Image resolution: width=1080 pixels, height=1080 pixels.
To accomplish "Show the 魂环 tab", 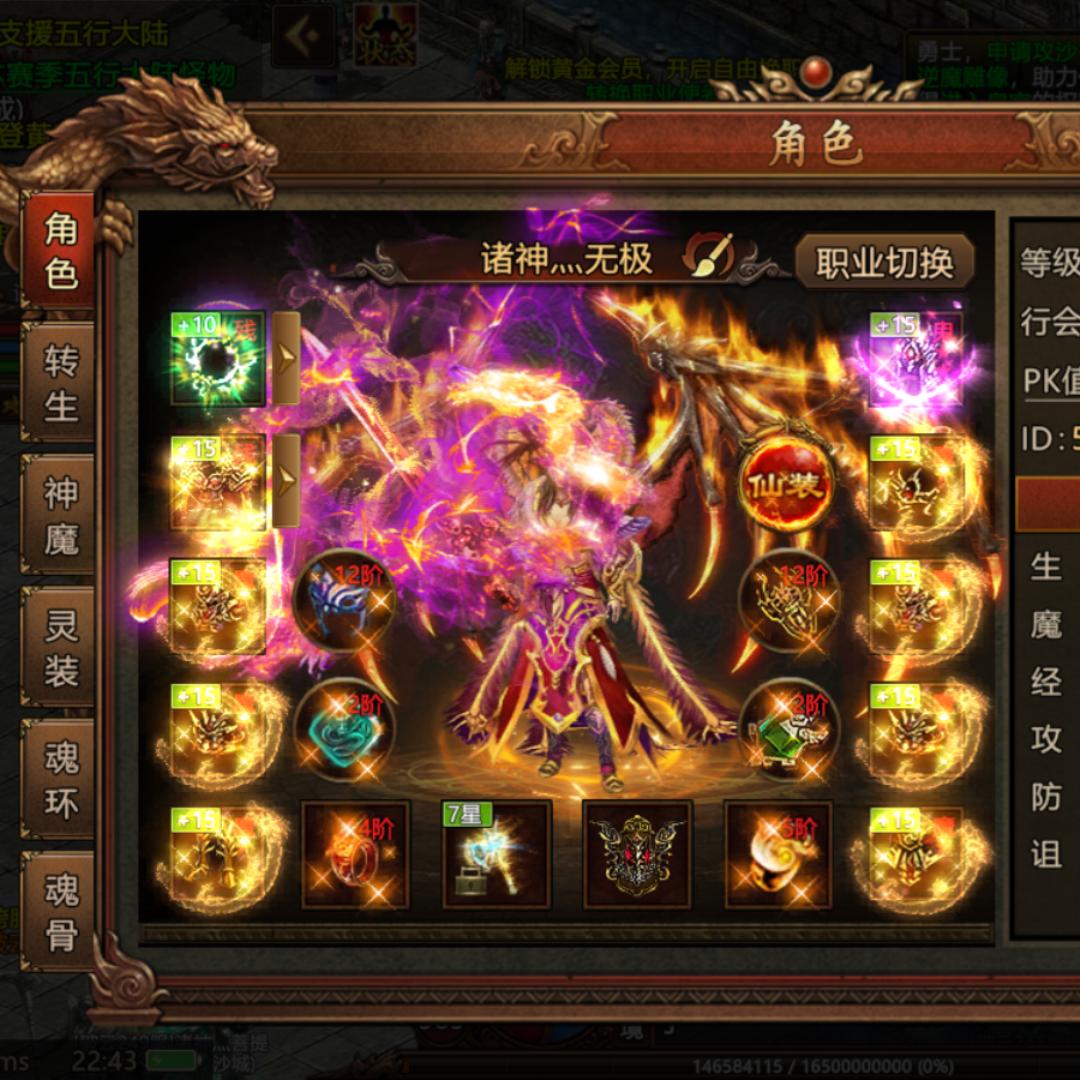I will (x=60, y=780).
